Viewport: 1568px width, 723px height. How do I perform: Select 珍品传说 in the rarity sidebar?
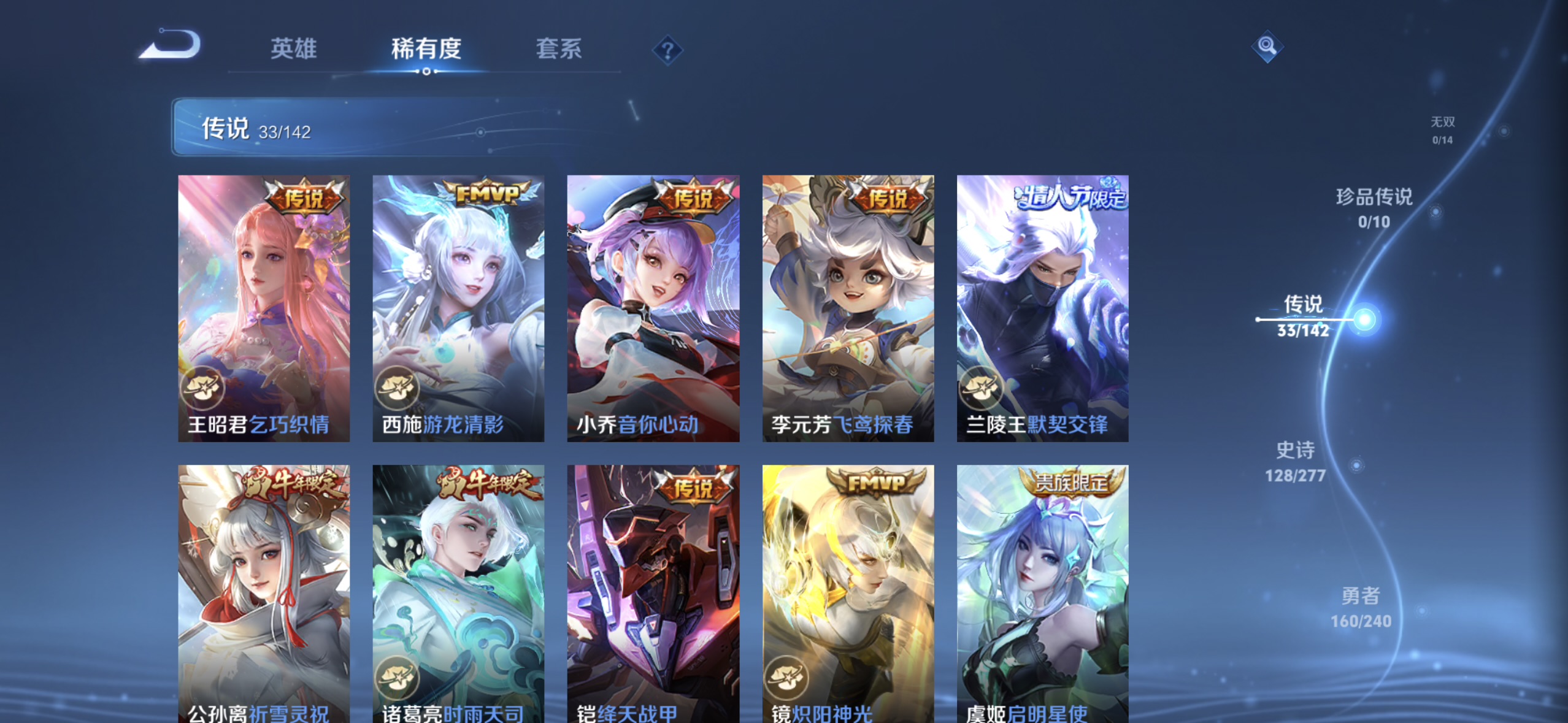[x=1374, y=208]
